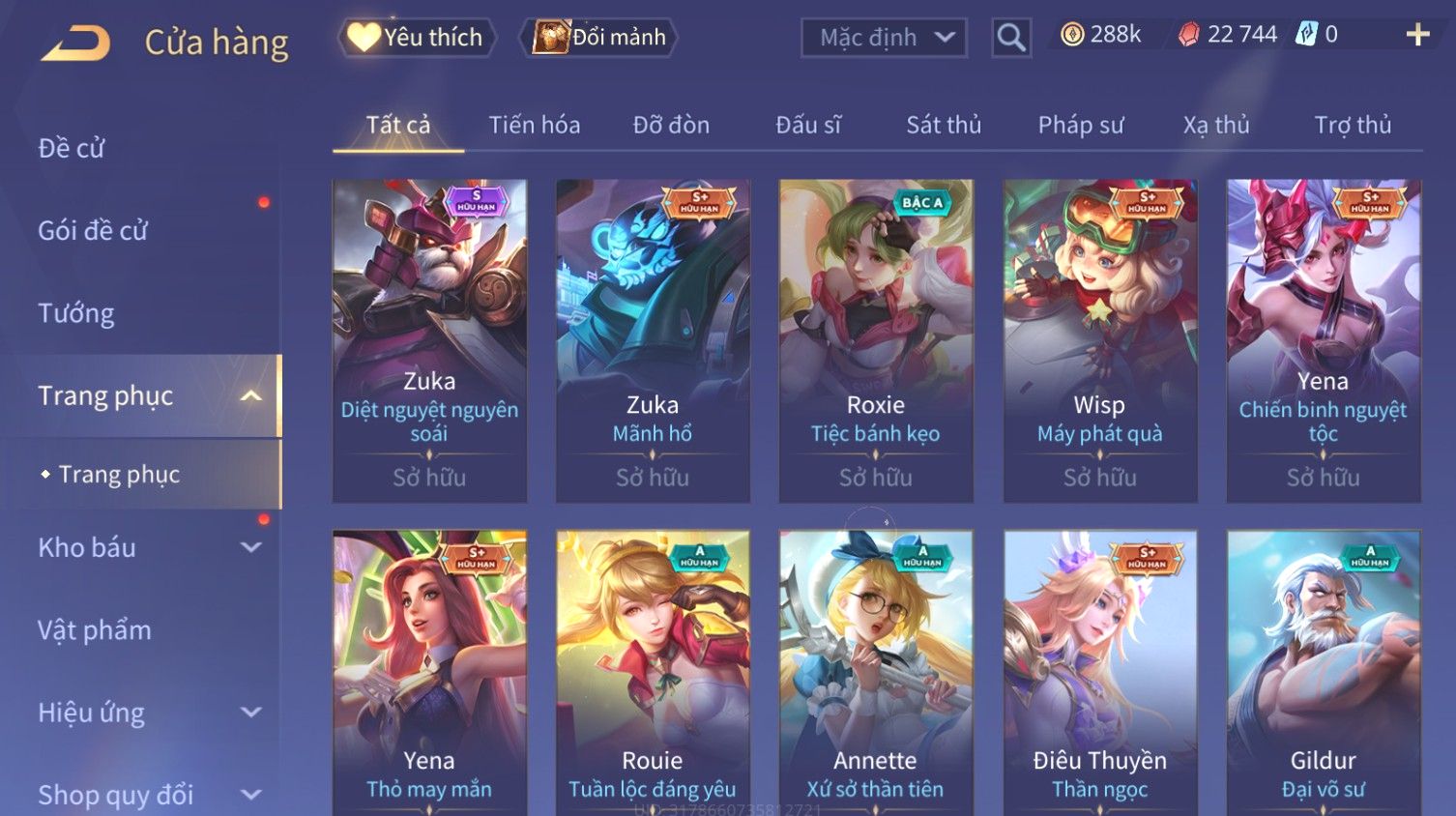Image resolution: width=1456 pixels, height=816 pixels.
Task: Select the Pháp sư tab
Action: 1080,125
